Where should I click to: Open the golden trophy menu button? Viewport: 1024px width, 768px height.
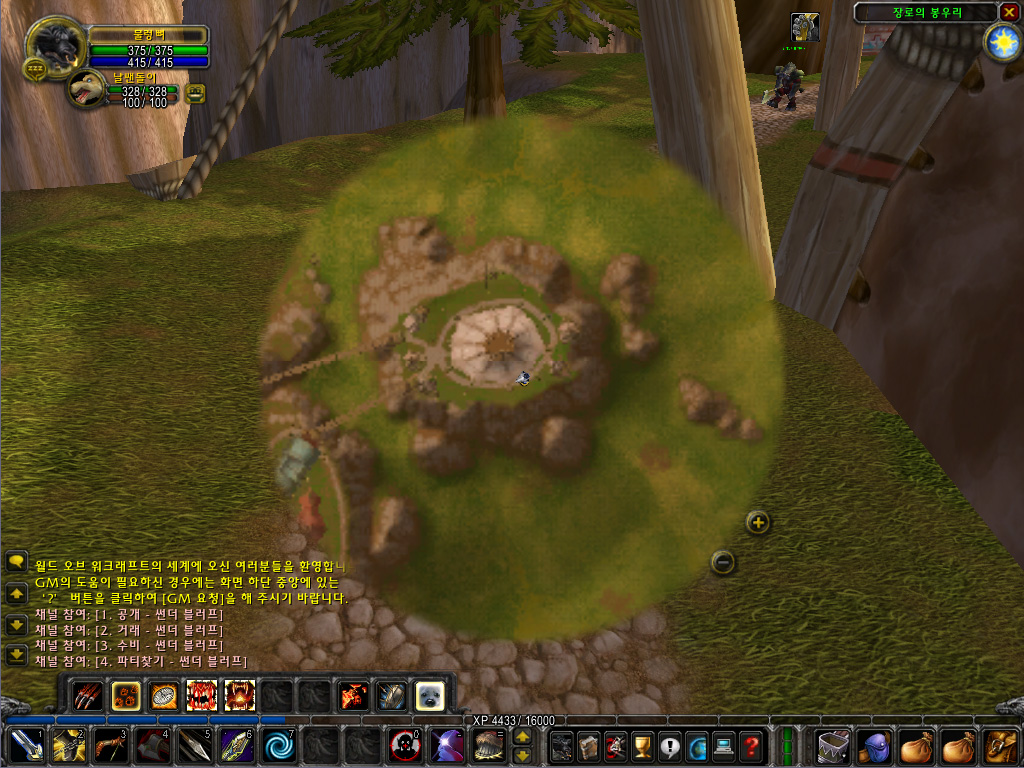641,746
